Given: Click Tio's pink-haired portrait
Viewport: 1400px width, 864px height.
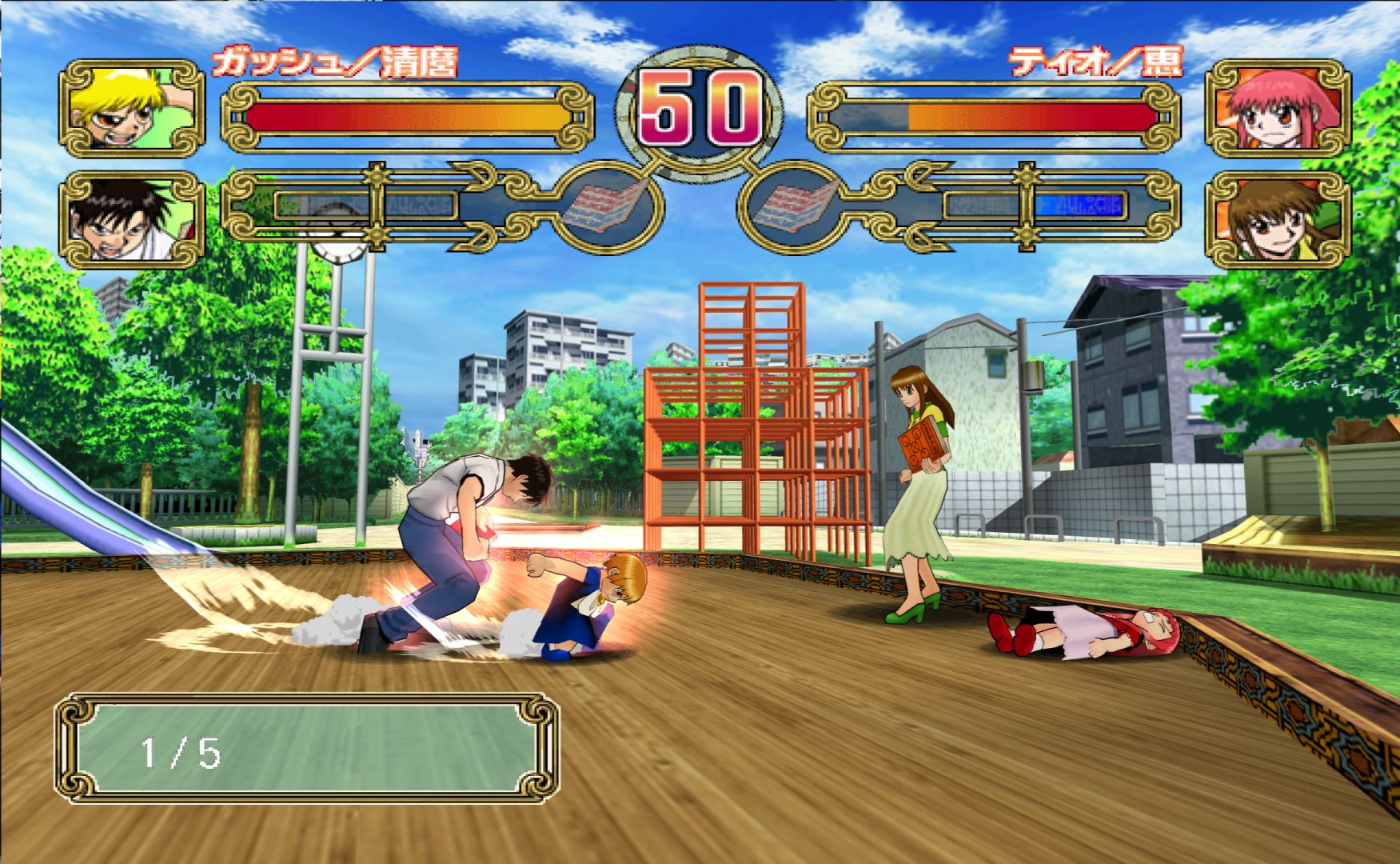Looking at the screenshot, I should (1278, 109).
